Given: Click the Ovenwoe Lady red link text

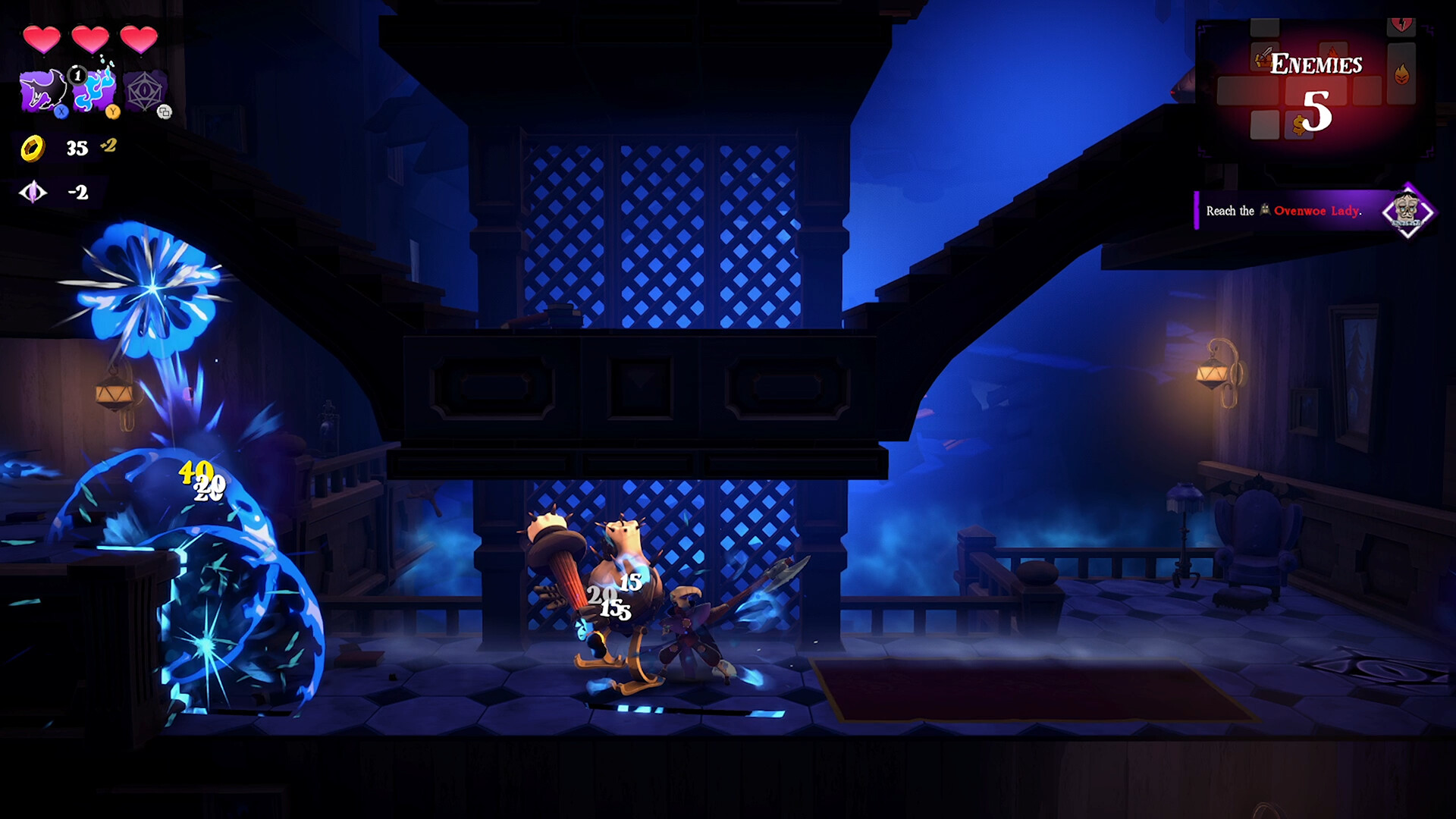Looking at the screenshot, I should [1318, 211].
